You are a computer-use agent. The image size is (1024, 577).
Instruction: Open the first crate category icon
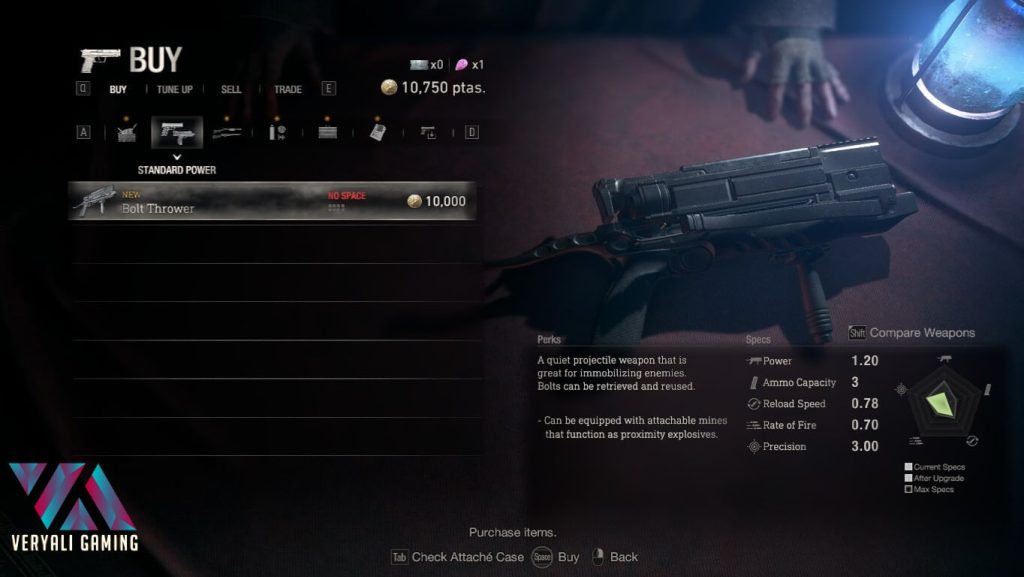tap(126, 132)
